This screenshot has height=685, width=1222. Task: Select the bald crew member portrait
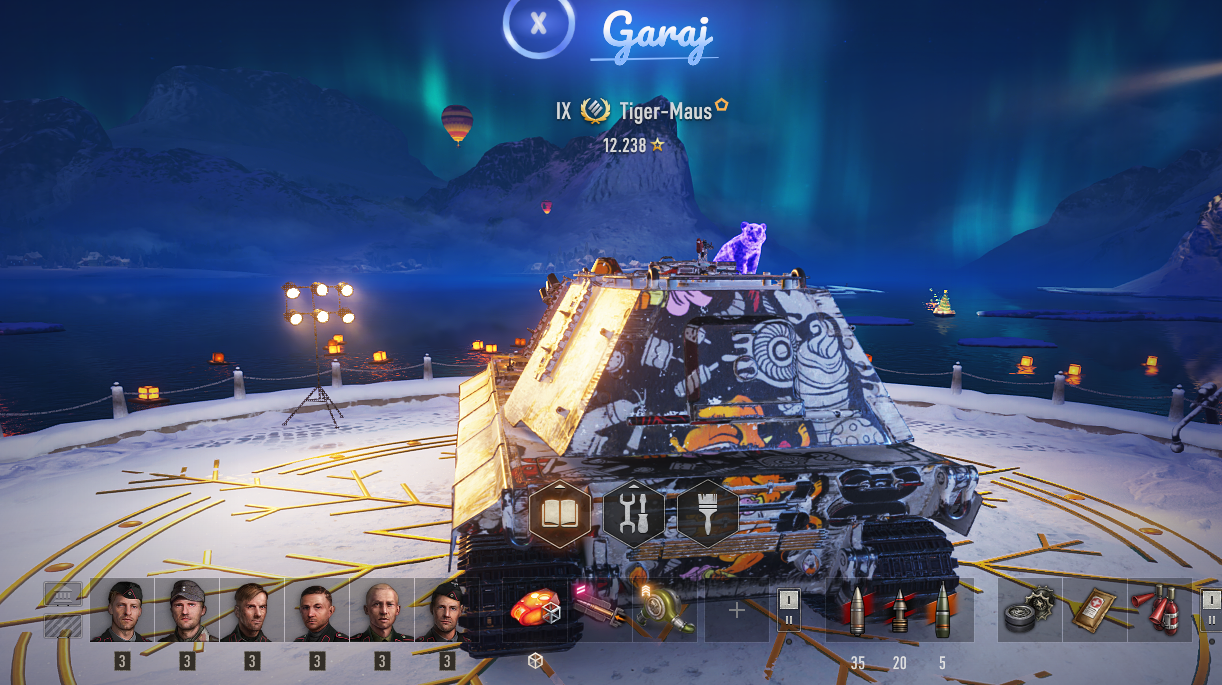(x=381, y=610)
